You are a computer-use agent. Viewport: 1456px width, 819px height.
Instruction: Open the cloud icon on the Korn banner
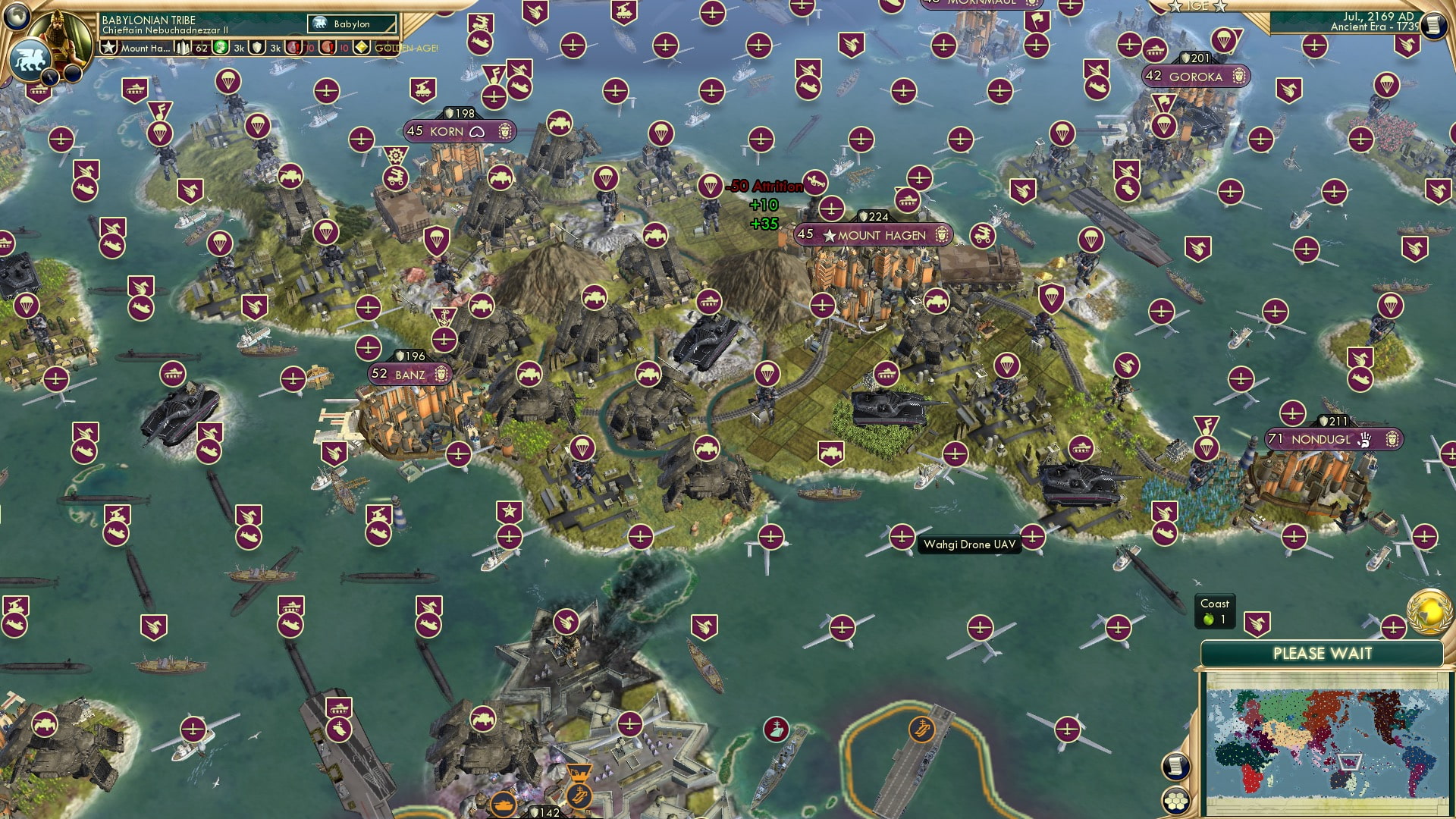[476, 130]
